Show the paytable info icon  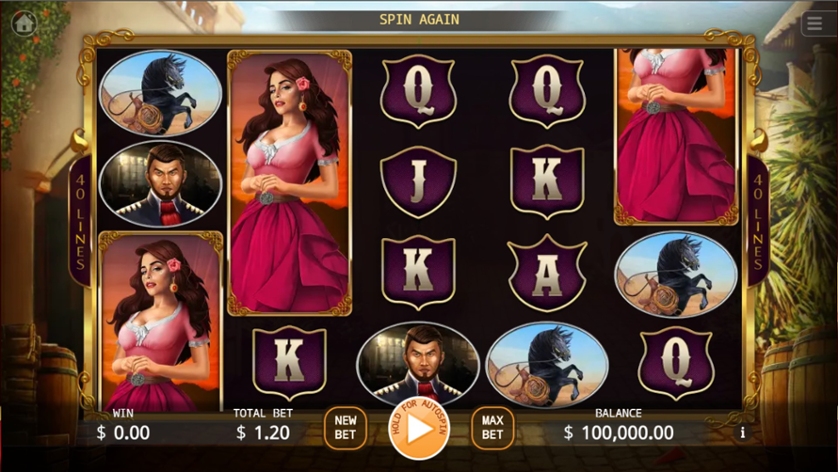[x=742, y=433]
